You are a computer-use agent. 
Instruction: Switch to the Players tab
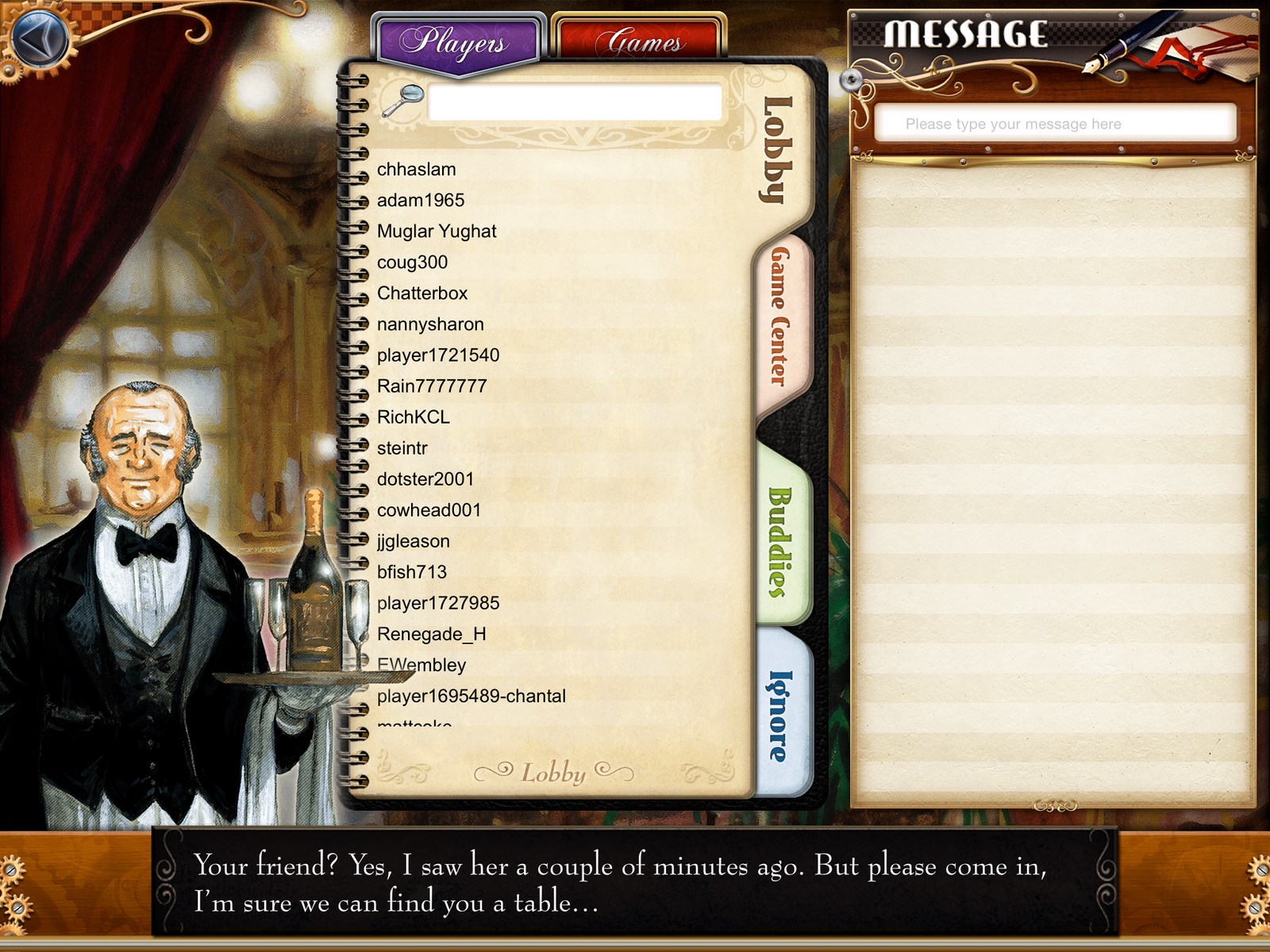[x=456, y=41]
